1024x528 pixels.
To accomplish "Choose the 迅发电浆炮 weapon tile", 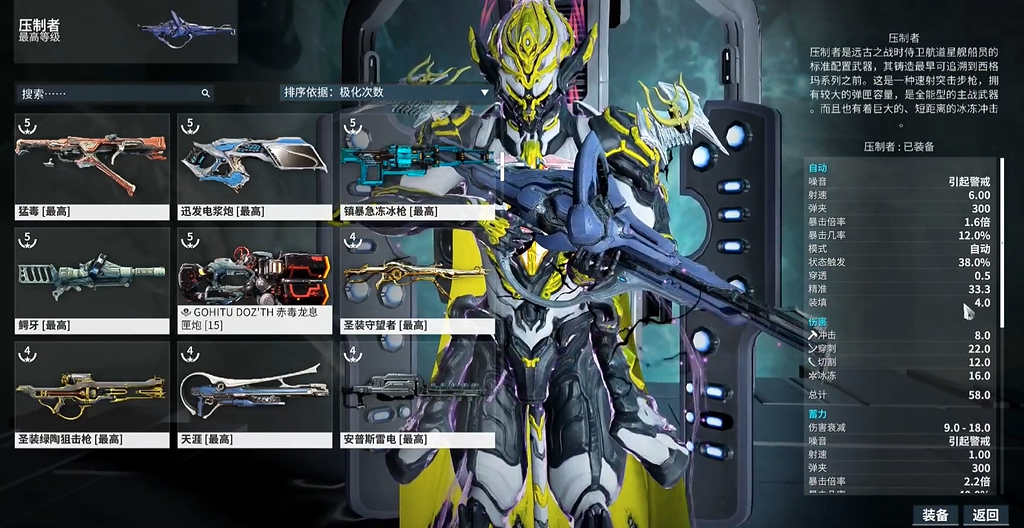I will [x=254, y=166].
